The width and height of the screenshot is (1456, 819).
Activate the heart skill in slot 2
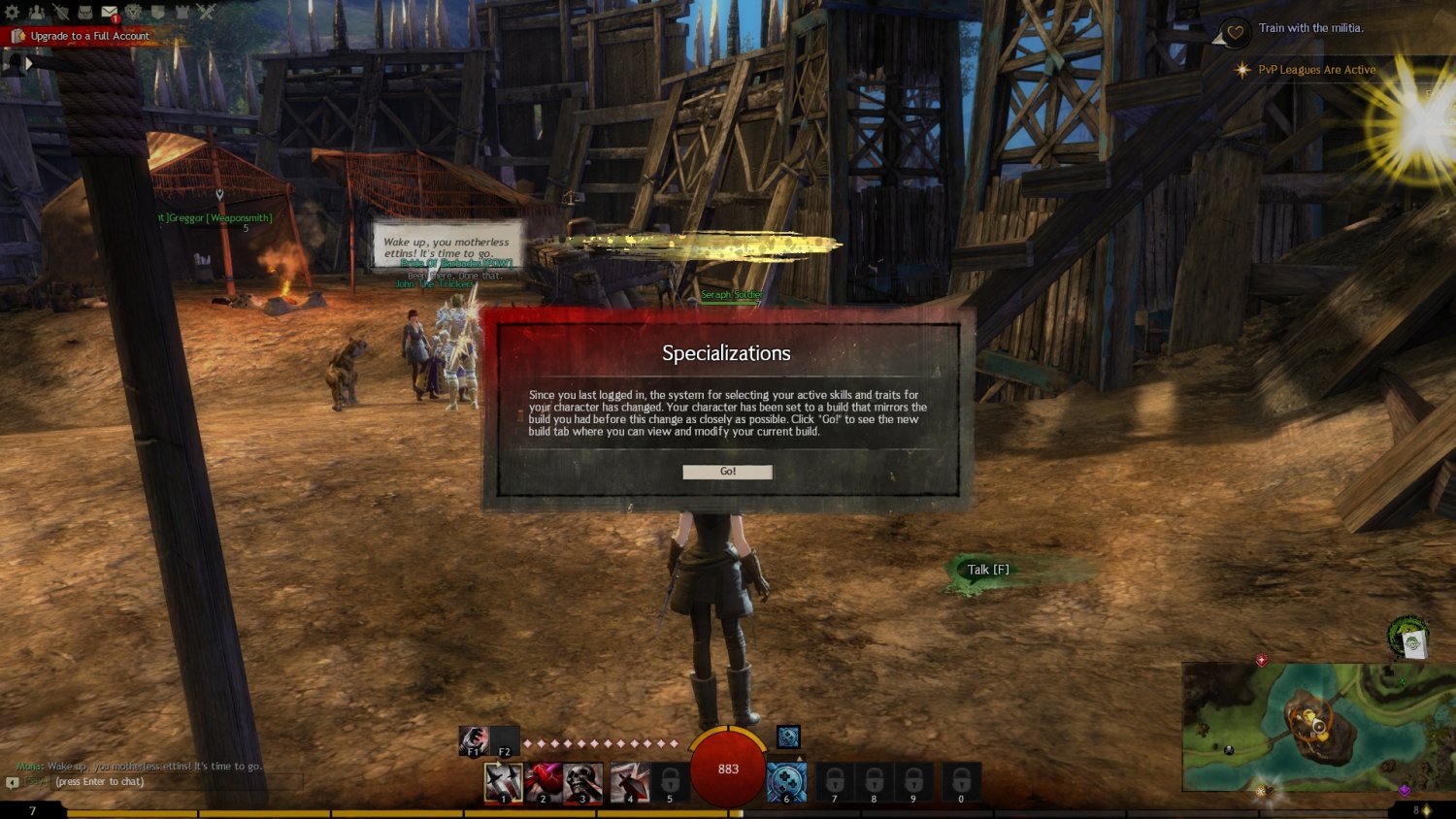[543, 782]
